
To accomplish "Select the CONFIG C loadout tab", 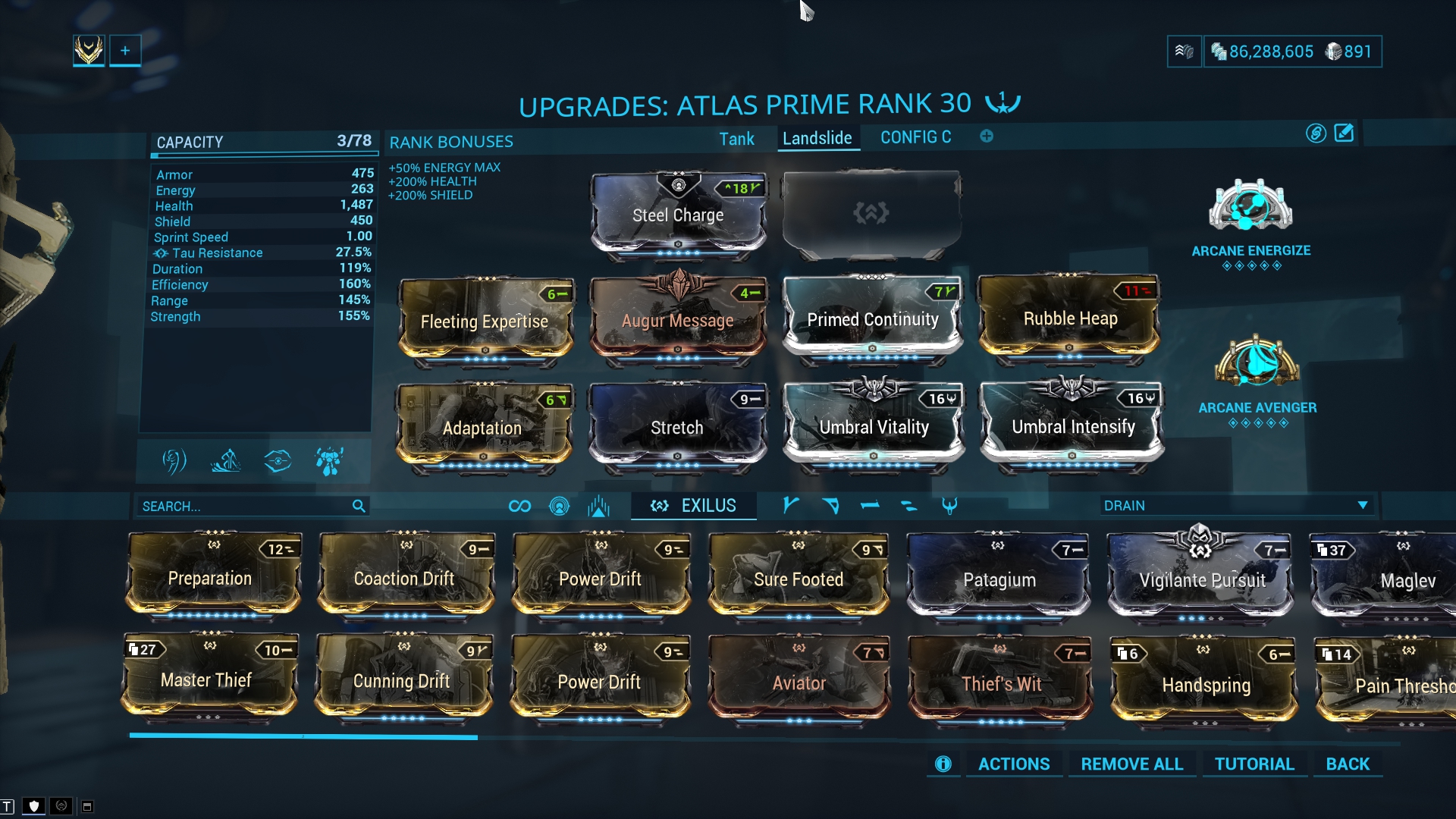I will [915, 137].
